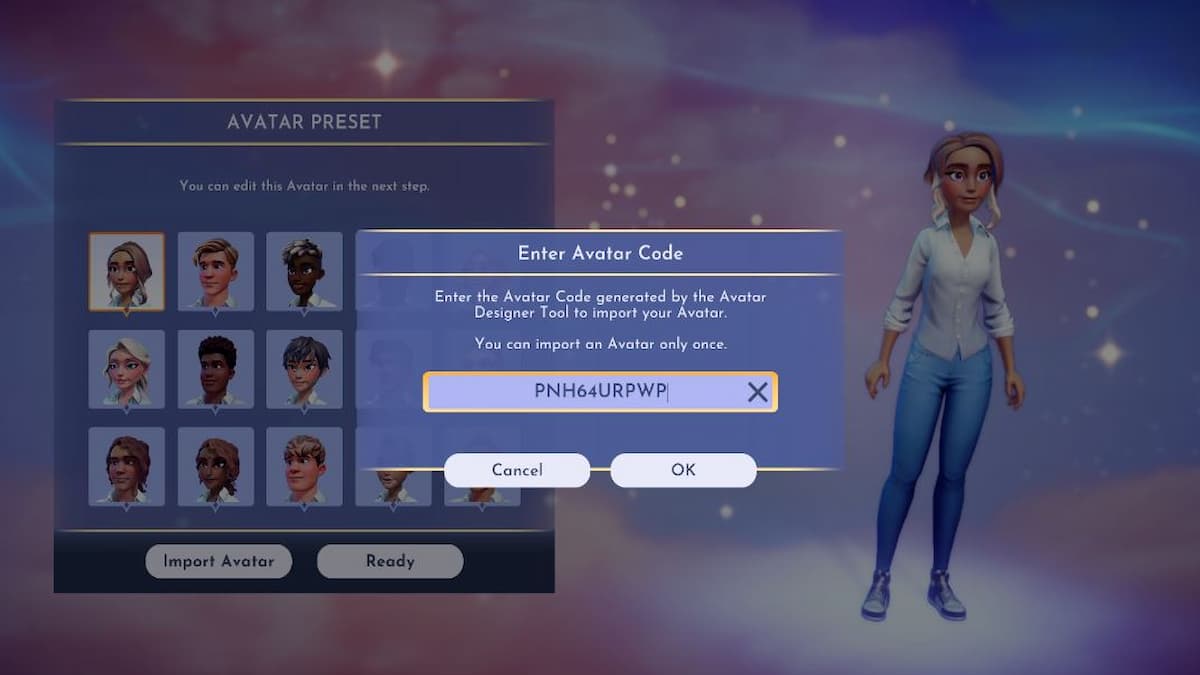Confirm the avatar code with OK
The image size is (1200, 675).
[x=683, y=470]
